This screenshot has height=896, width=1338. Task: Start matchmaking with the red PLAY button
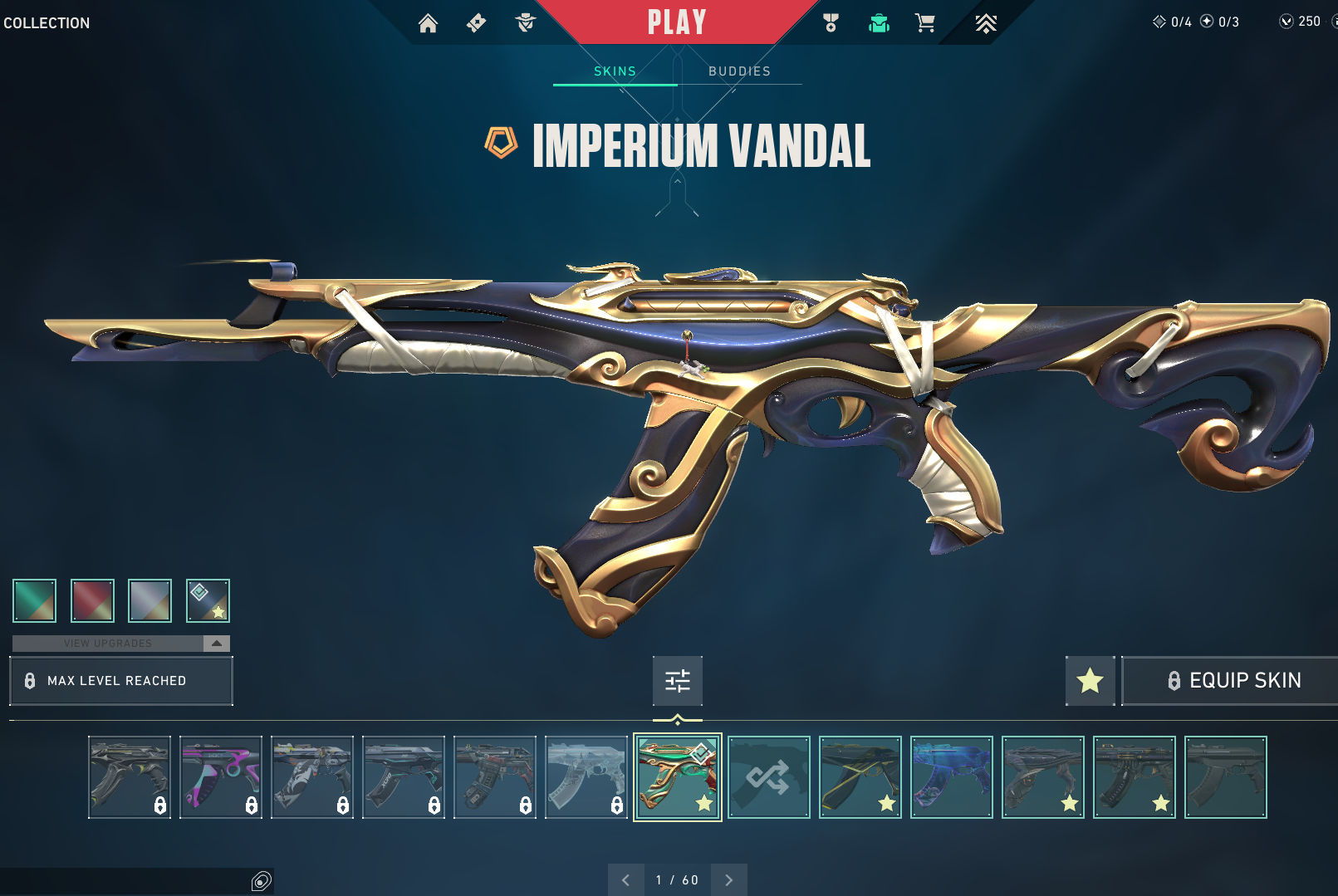point(676,22)
